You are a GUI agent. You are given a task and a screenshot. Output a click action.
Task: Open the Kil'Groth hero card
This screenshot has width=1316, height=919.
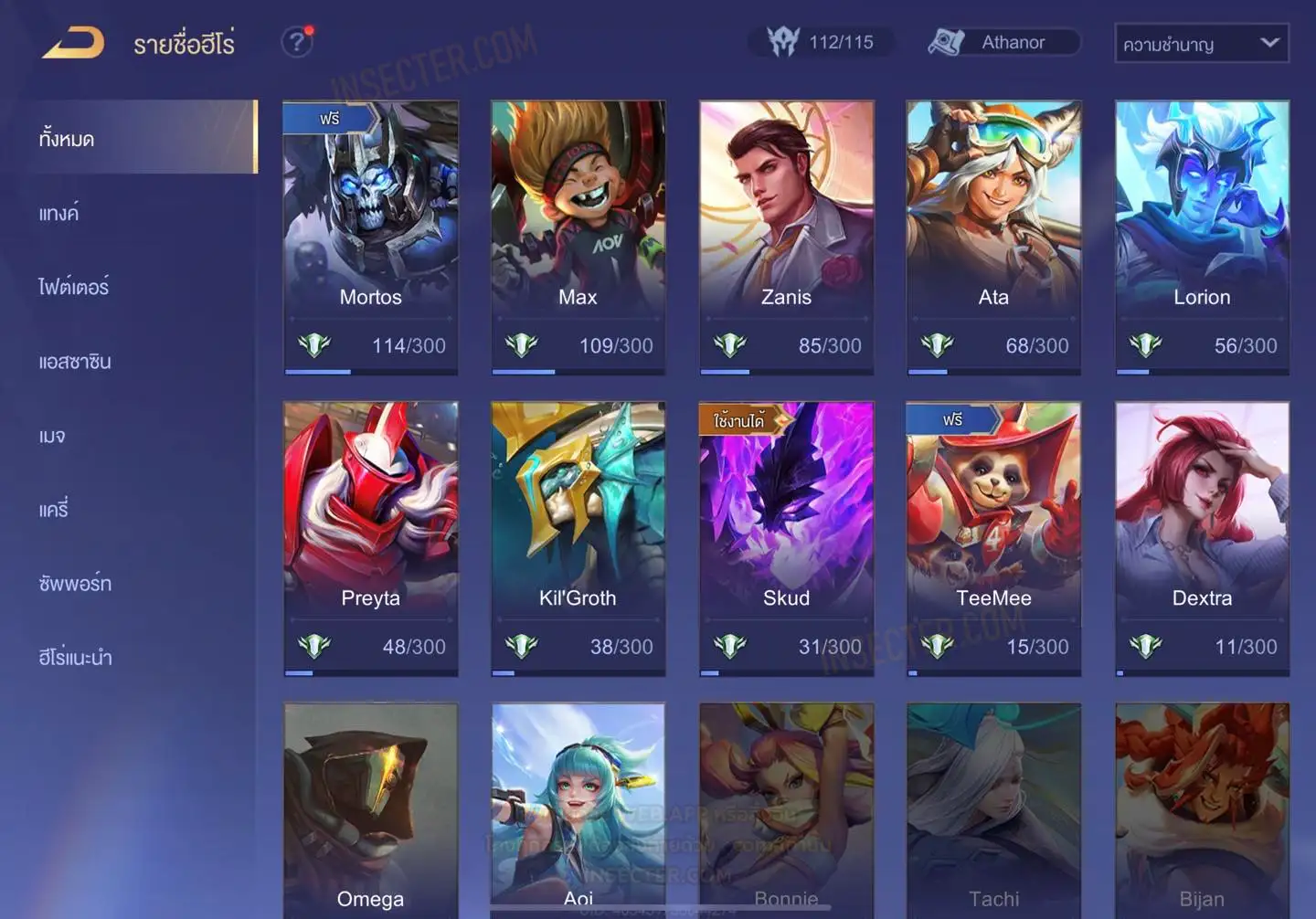click(578, 537)
